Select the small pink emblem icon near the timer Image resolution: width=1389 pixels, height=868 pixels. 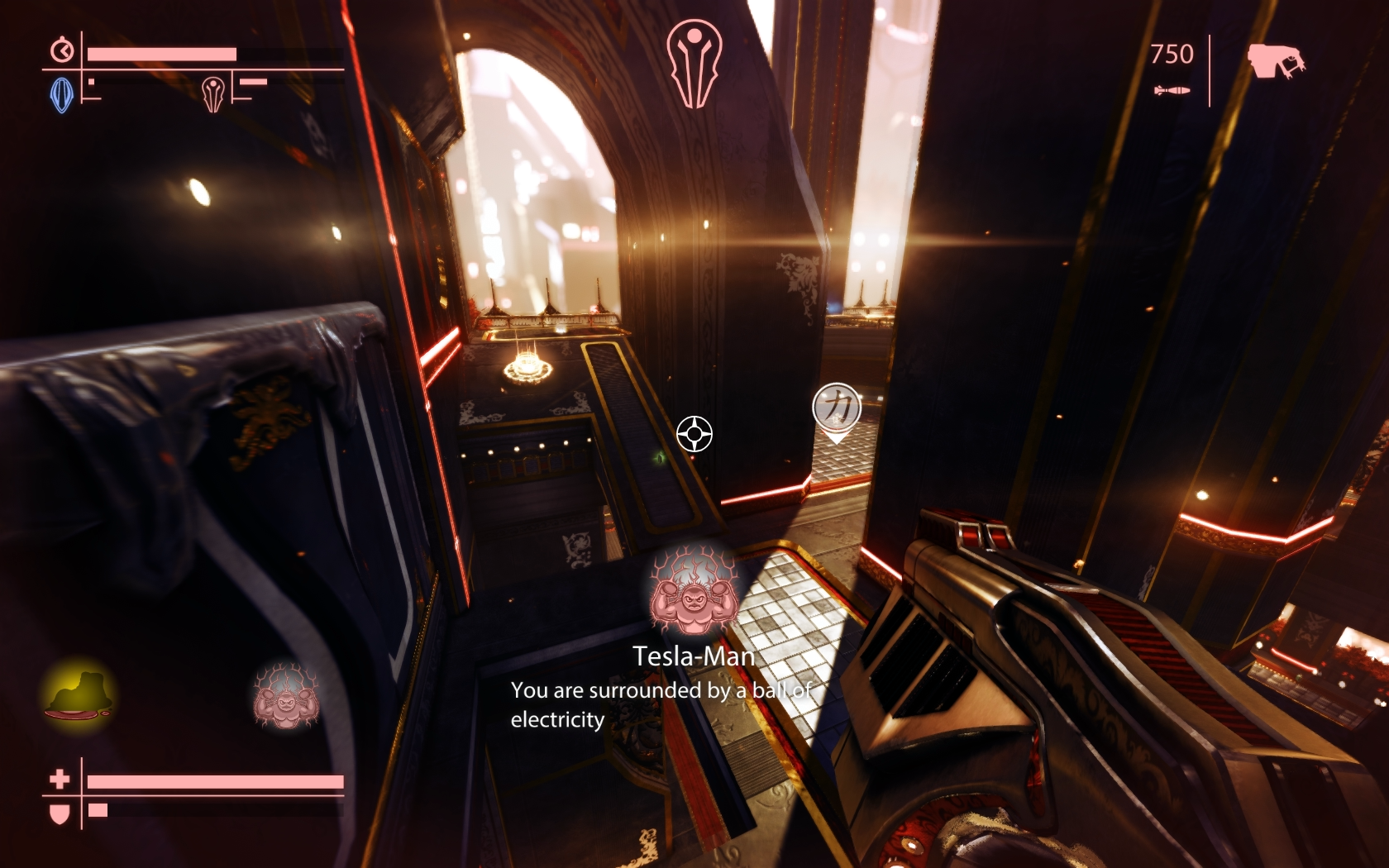[x=213, y=93]
